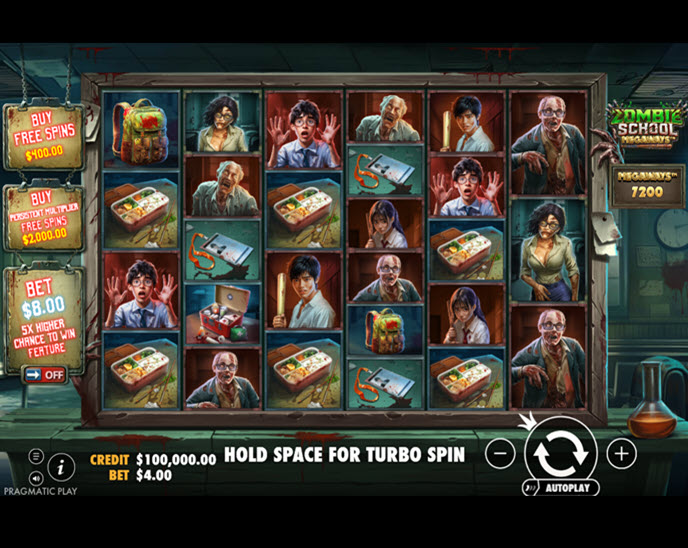
Task: Open the game info page
Action: pos(61,466)
